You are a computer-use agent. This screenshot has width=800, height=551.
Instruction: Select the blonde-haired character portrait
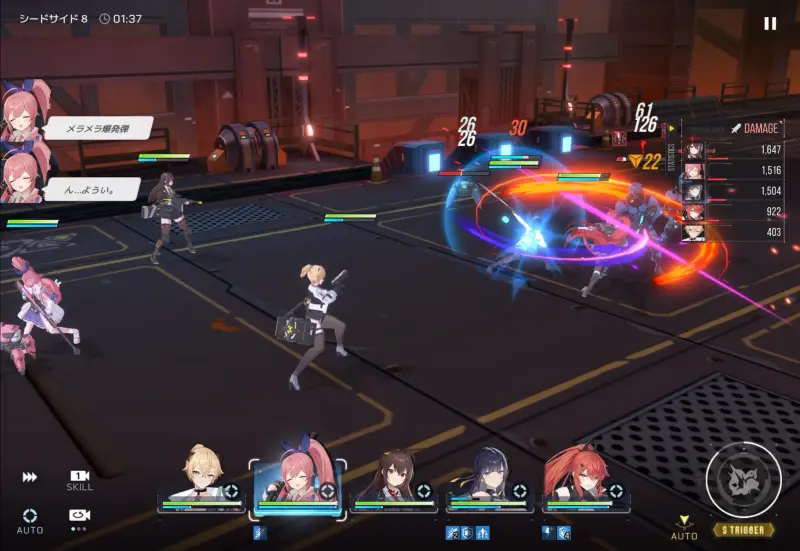click(x=201, y=480)
